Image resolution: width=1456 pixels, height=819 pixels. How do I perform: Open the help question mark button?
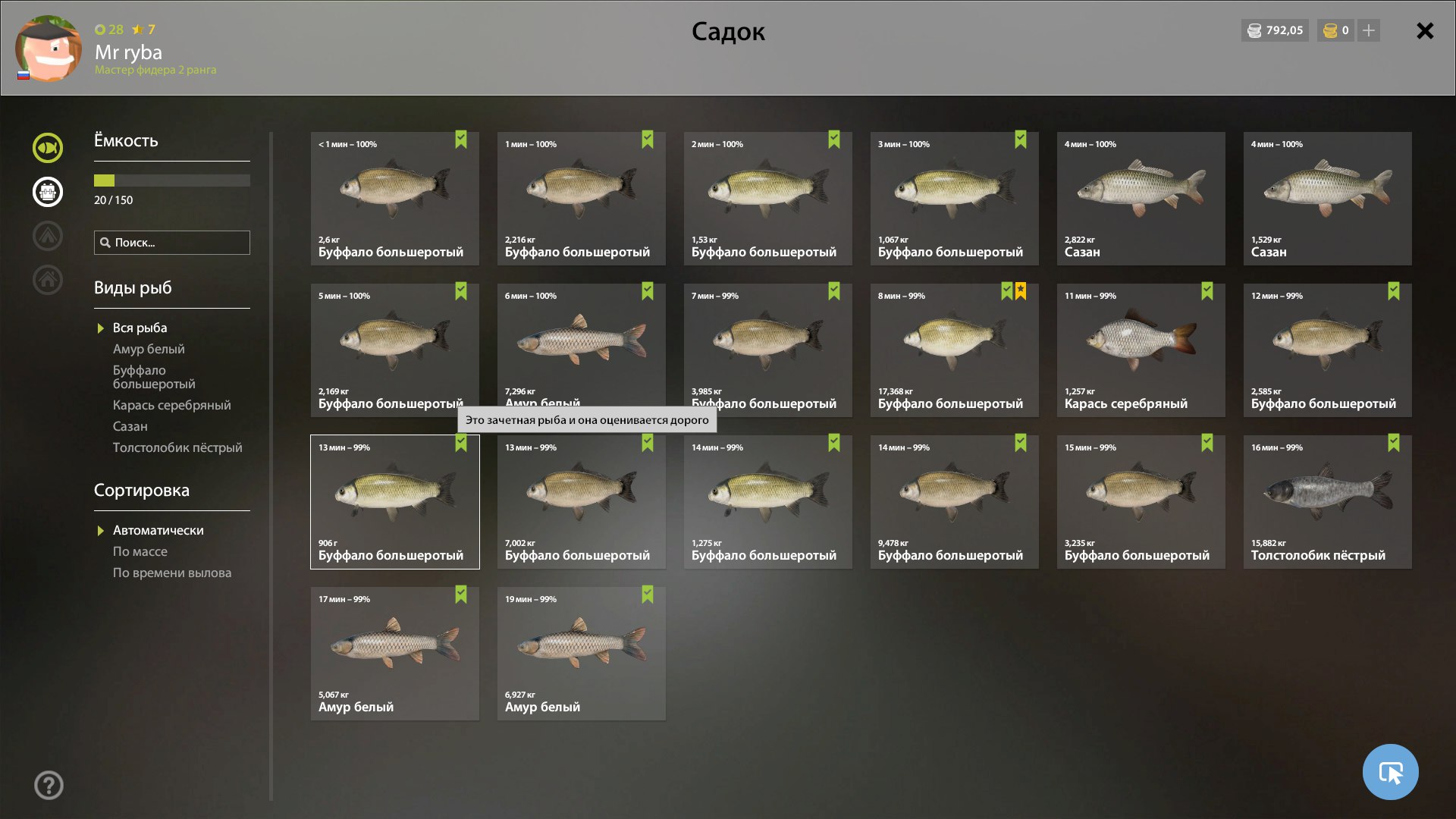[x=49, y=785]
